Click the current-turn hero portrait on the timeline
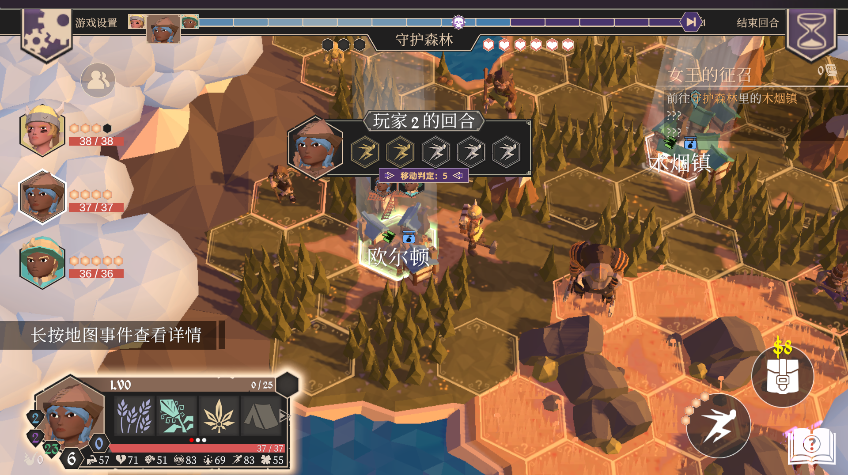The image size is (848, 475). tap(163, 27)
